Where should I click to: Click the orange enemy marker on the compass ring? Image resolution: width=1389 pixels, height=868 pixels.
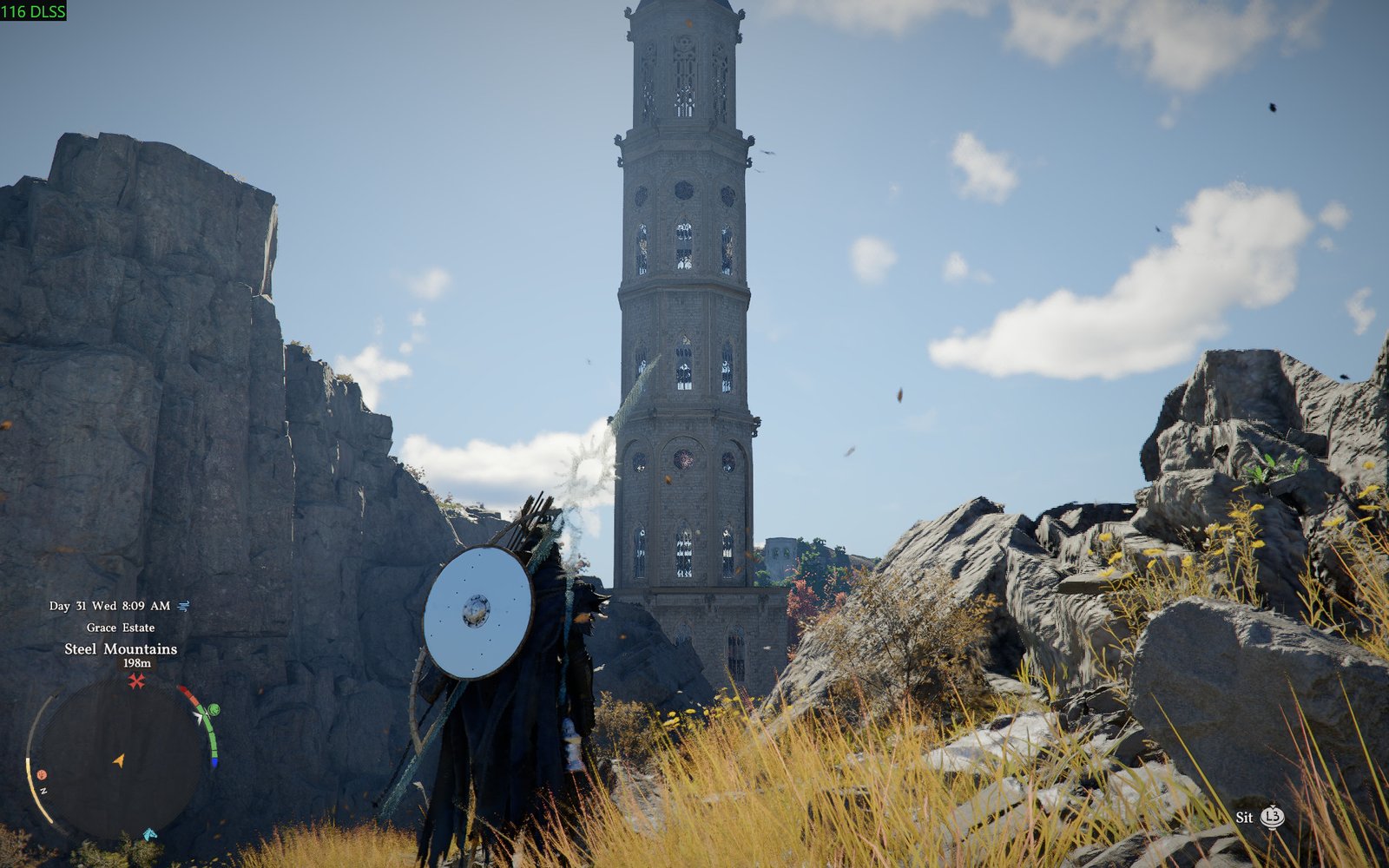click(42, 774)
